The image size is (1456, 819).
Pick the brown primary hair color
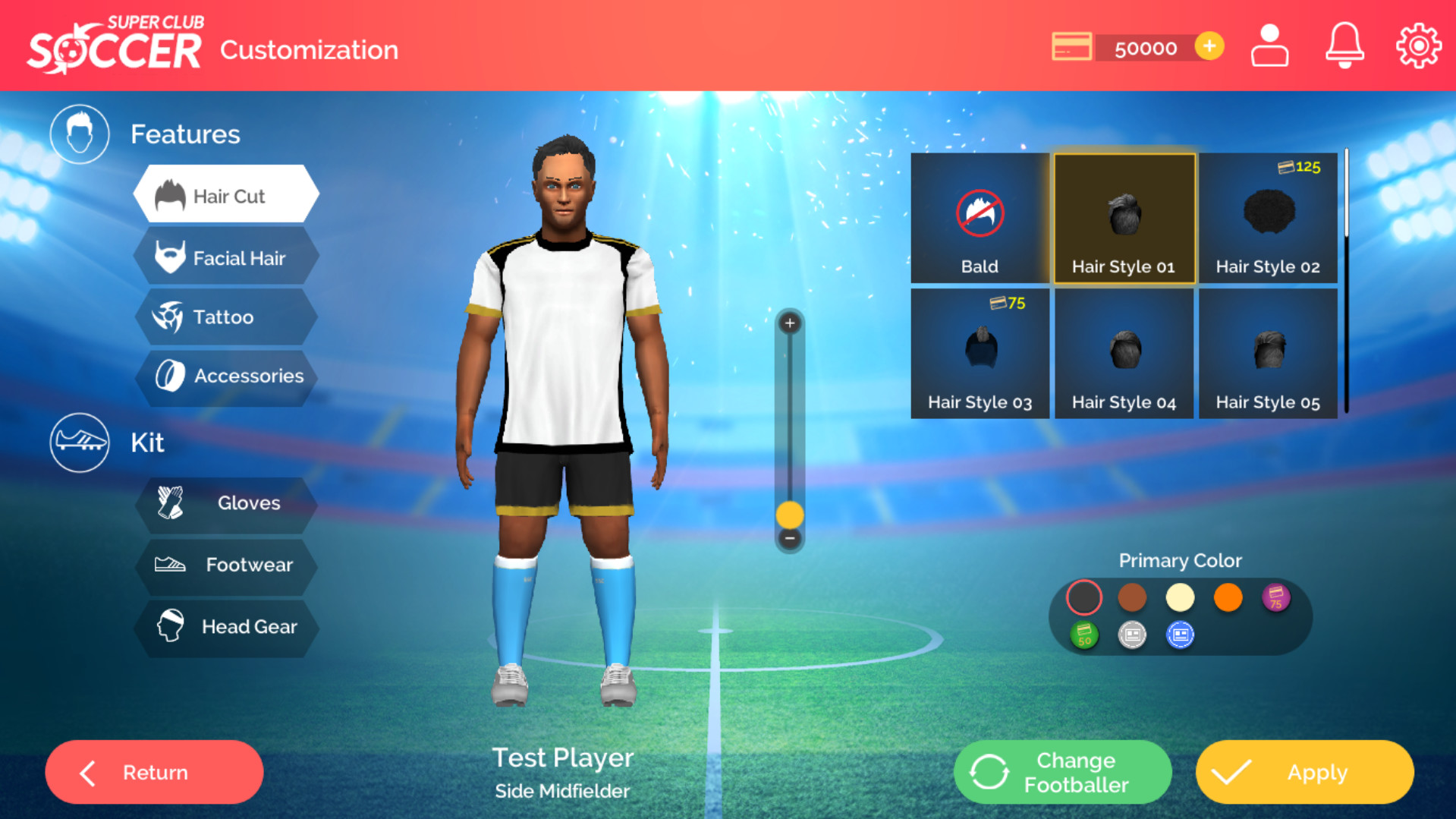(x=1132, y=597)
